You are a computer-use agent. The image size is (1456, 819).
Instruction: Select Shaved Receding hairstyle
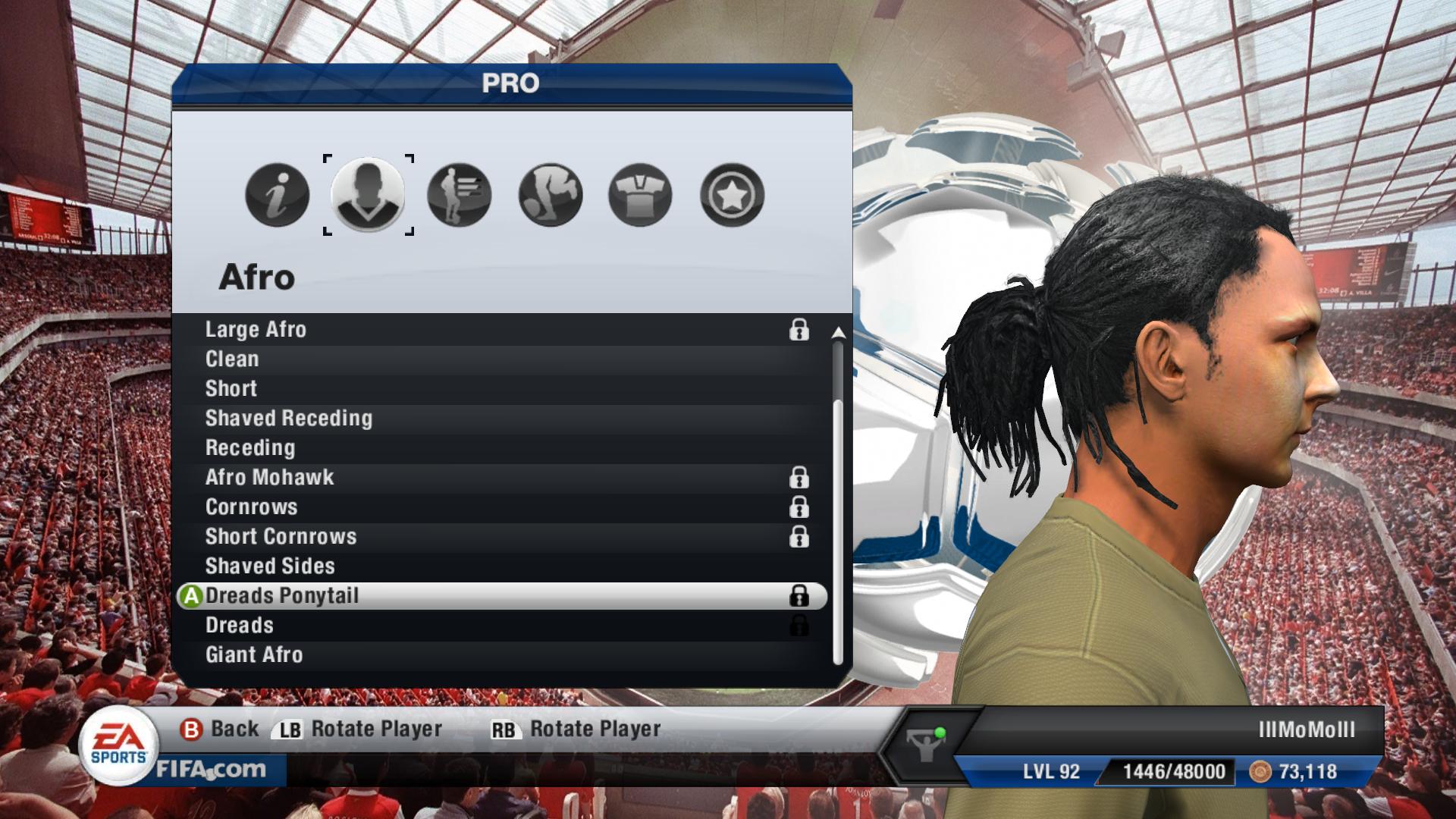[x=289, y=419]
